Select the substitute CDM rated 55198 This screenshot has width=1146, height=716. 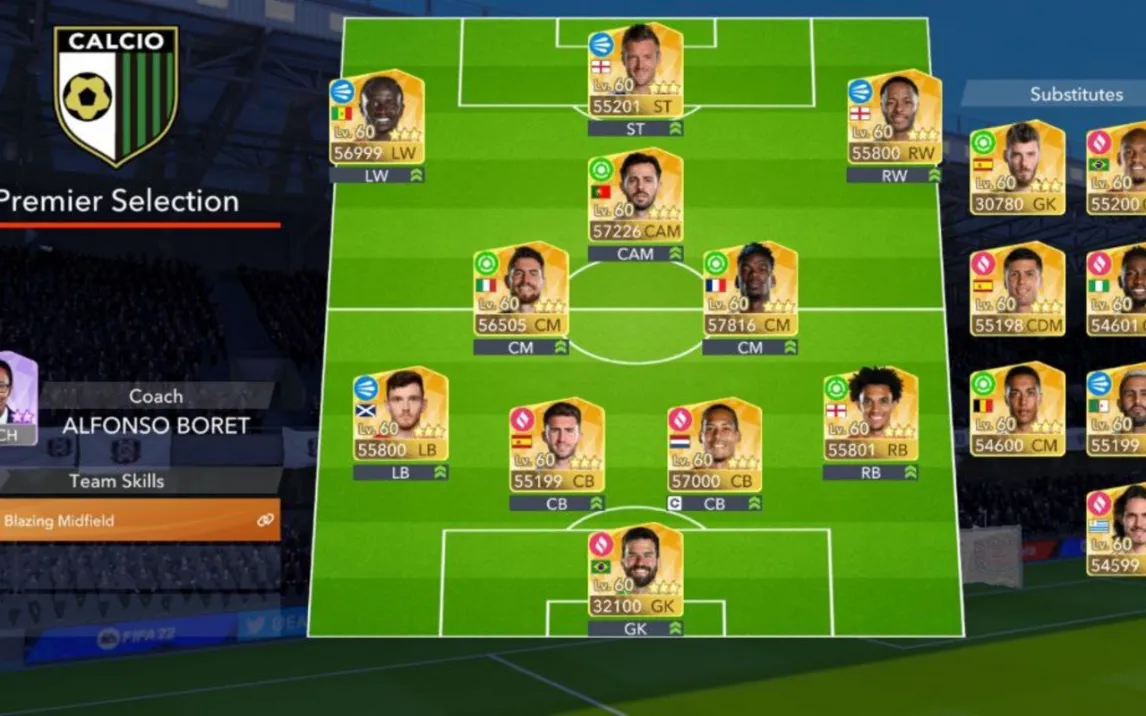1017,289
